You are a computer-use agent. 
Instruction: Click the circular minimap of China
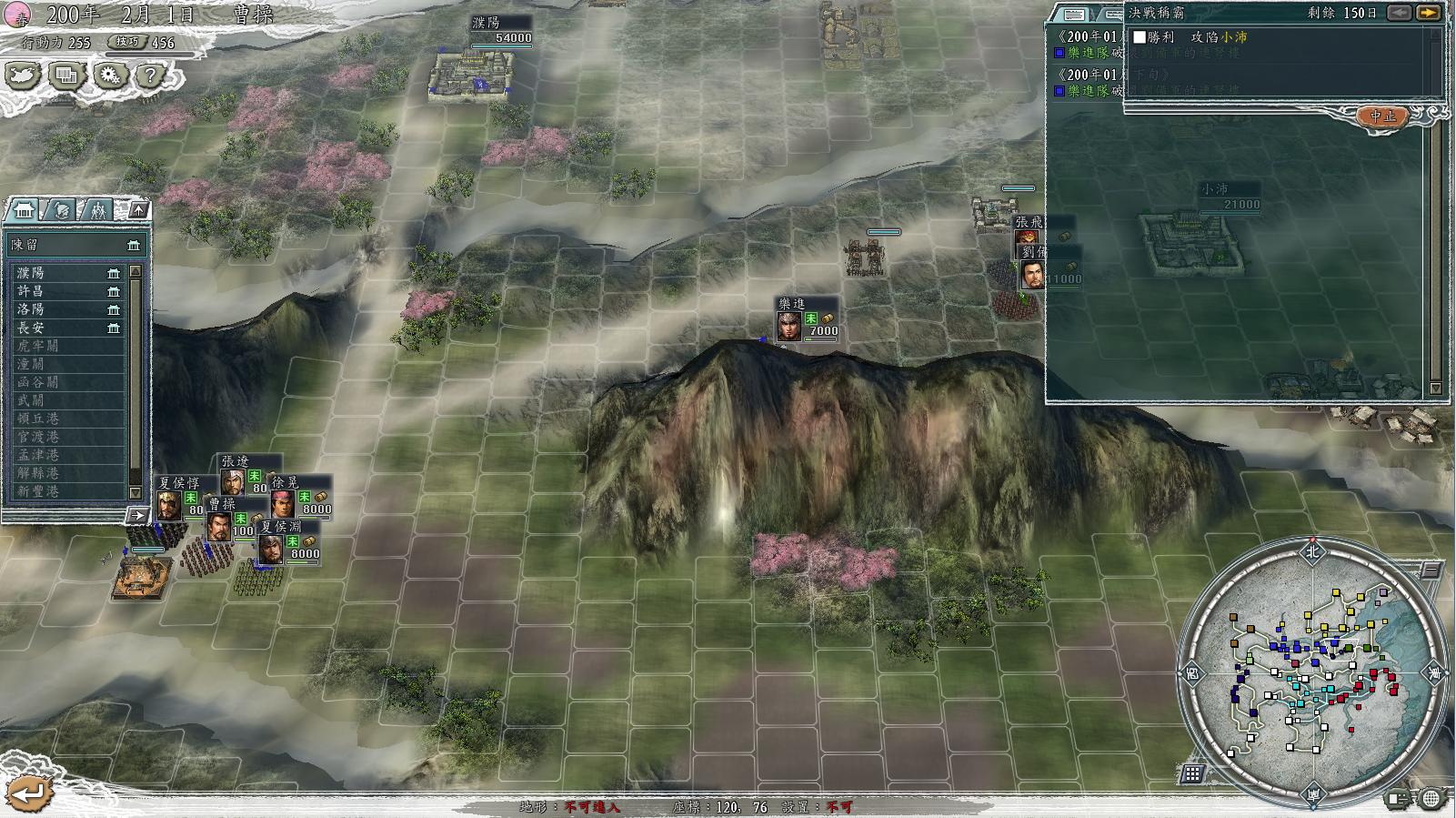(1313, 672)
